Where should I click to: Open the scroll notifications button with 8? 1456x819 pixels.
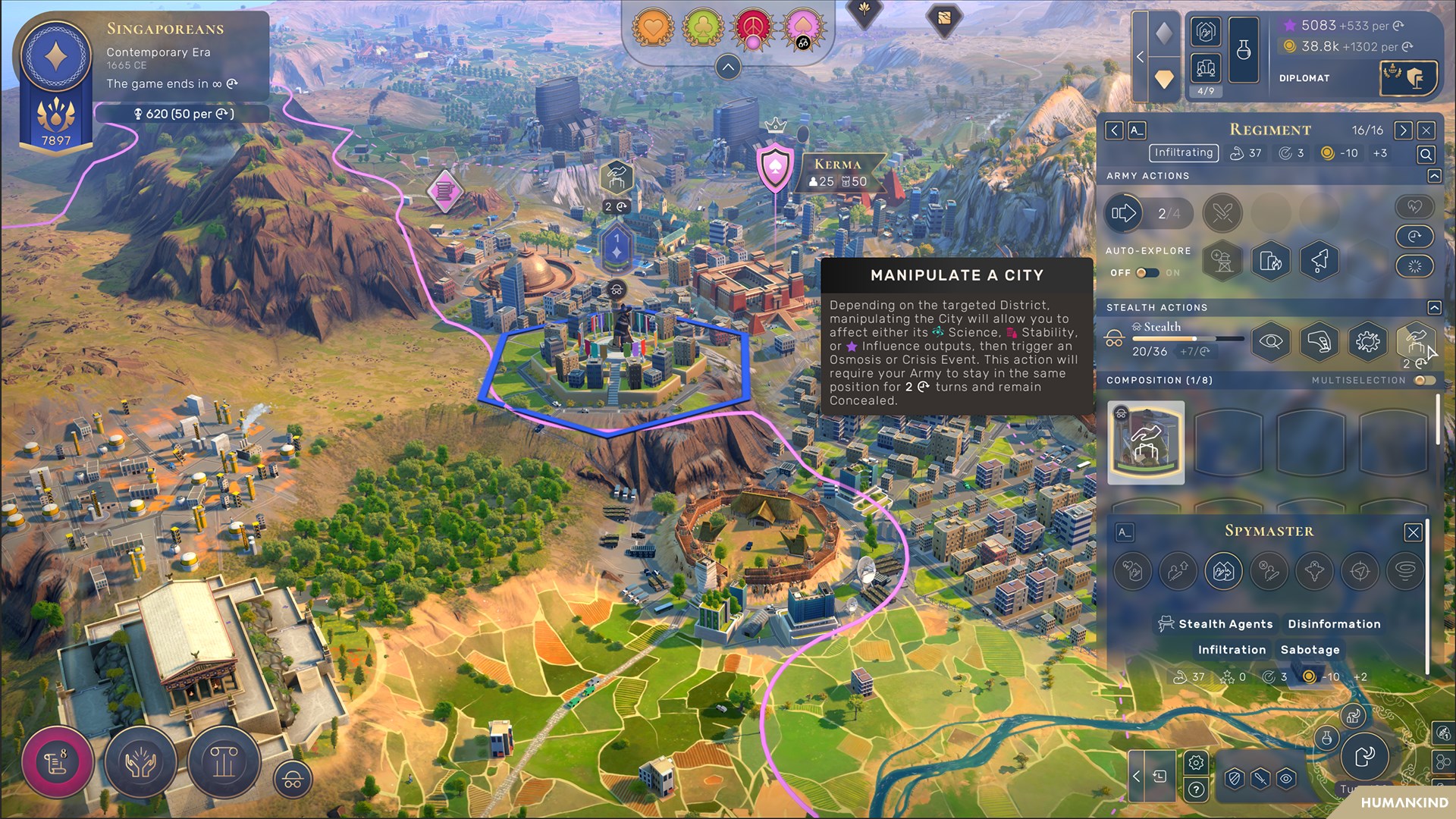(58, 761)
